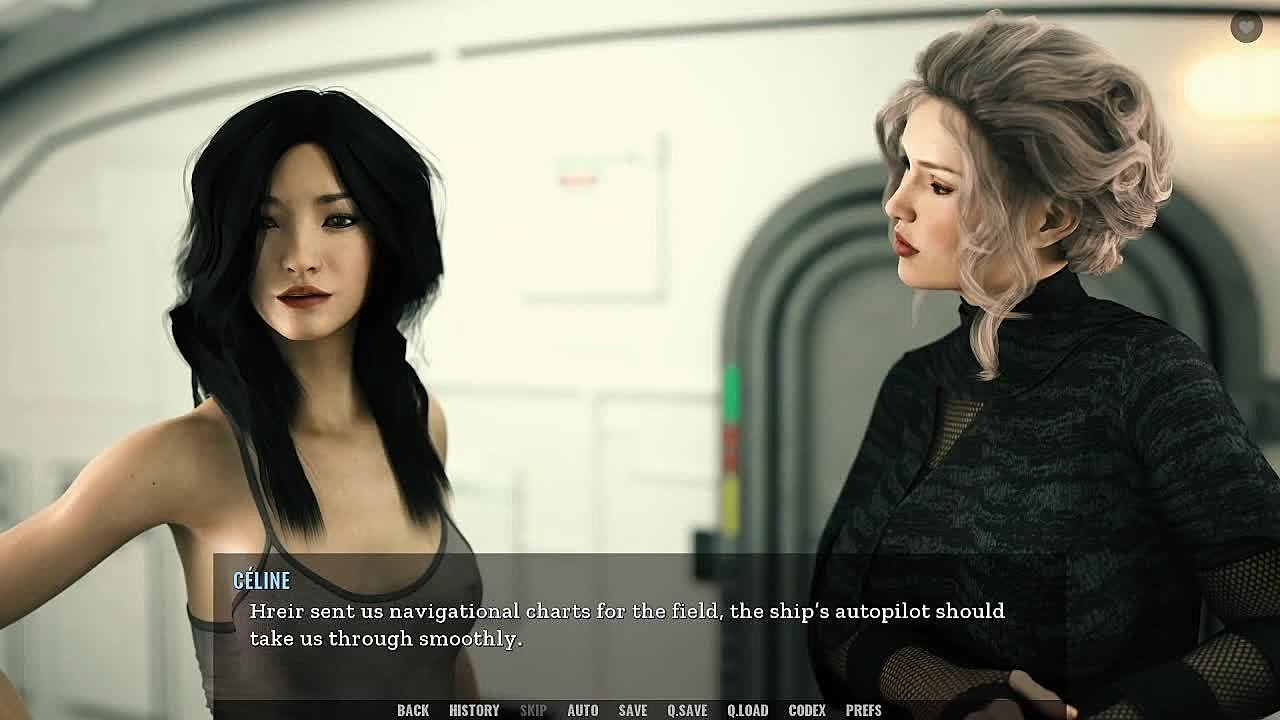
Task: Toggle the SKIP dialogue option
Action: pyautogui.click(x=533, y=710)
